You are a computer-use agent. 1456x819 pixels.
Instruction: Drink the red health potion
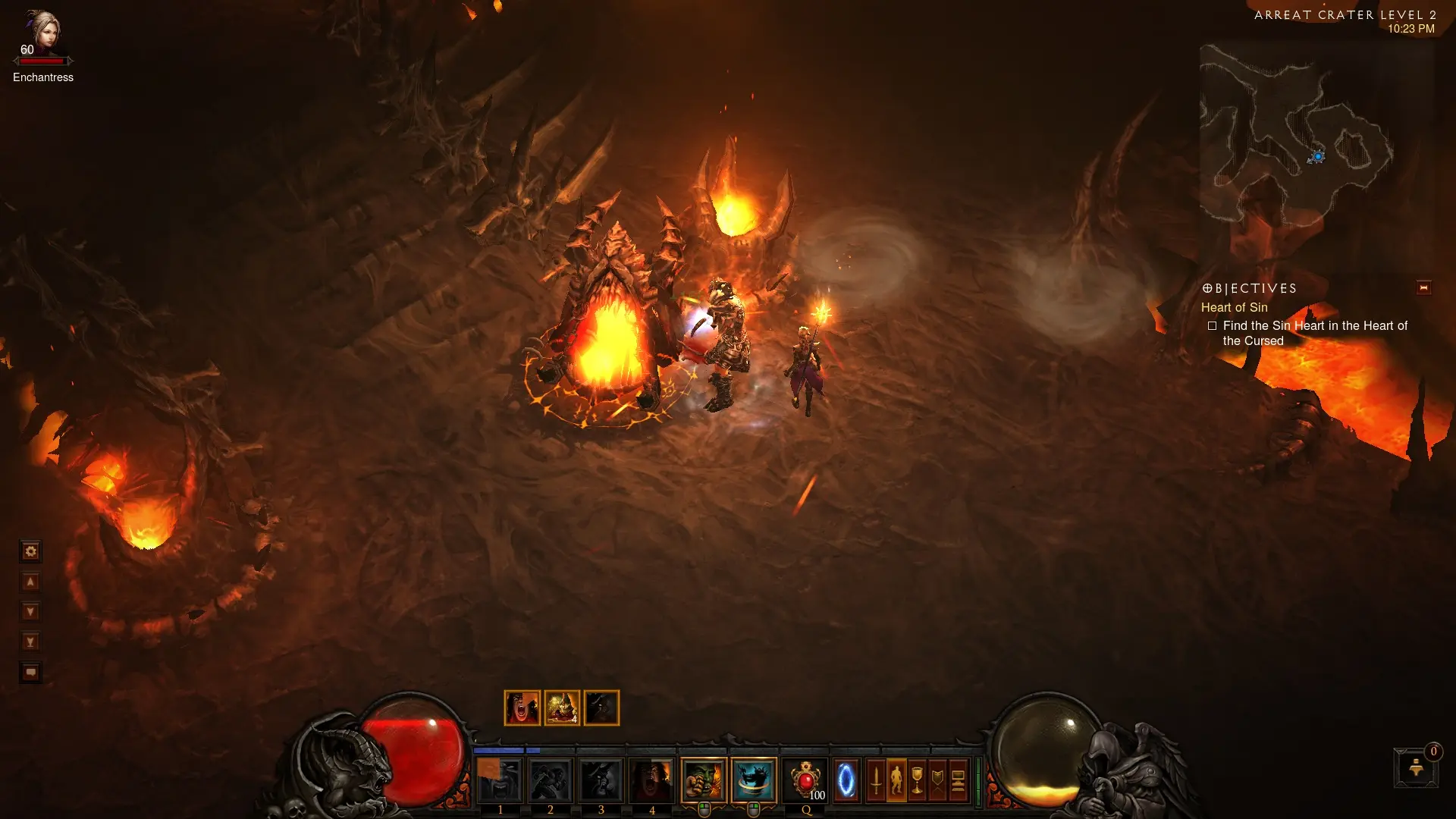[805, 780]
